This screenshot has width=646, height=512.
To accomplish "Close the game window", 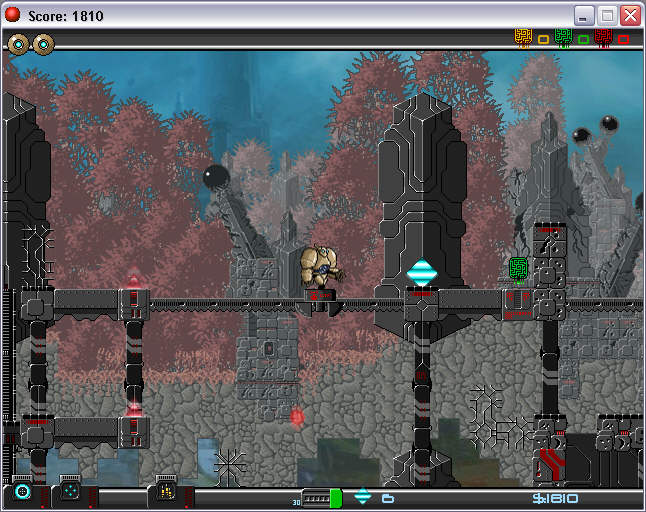I will pos(630,16).
